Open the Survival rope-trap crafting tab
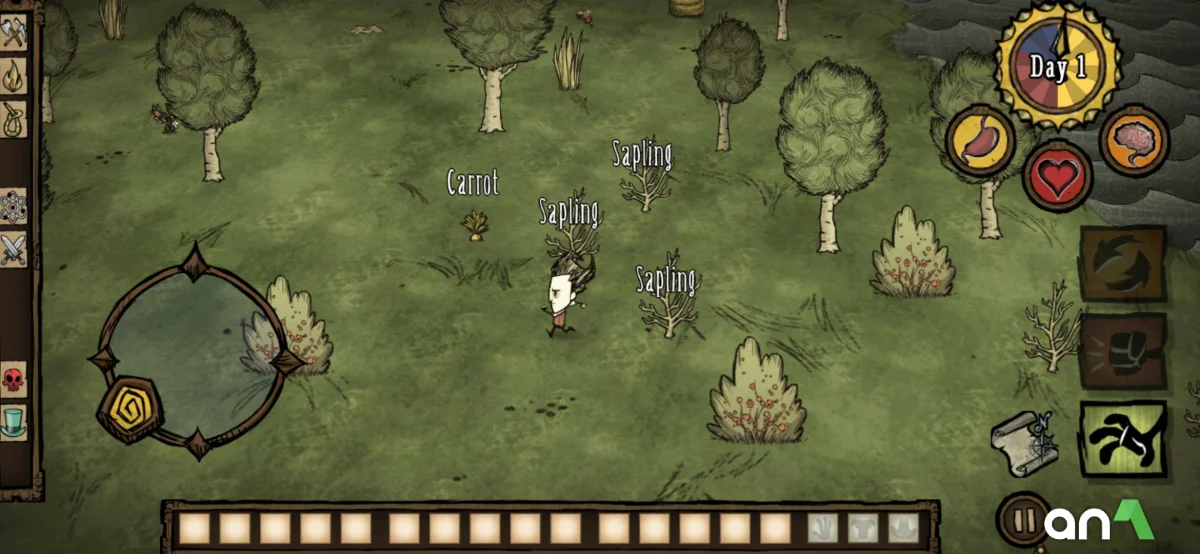 pyautogui.click(x=14, y=118)
